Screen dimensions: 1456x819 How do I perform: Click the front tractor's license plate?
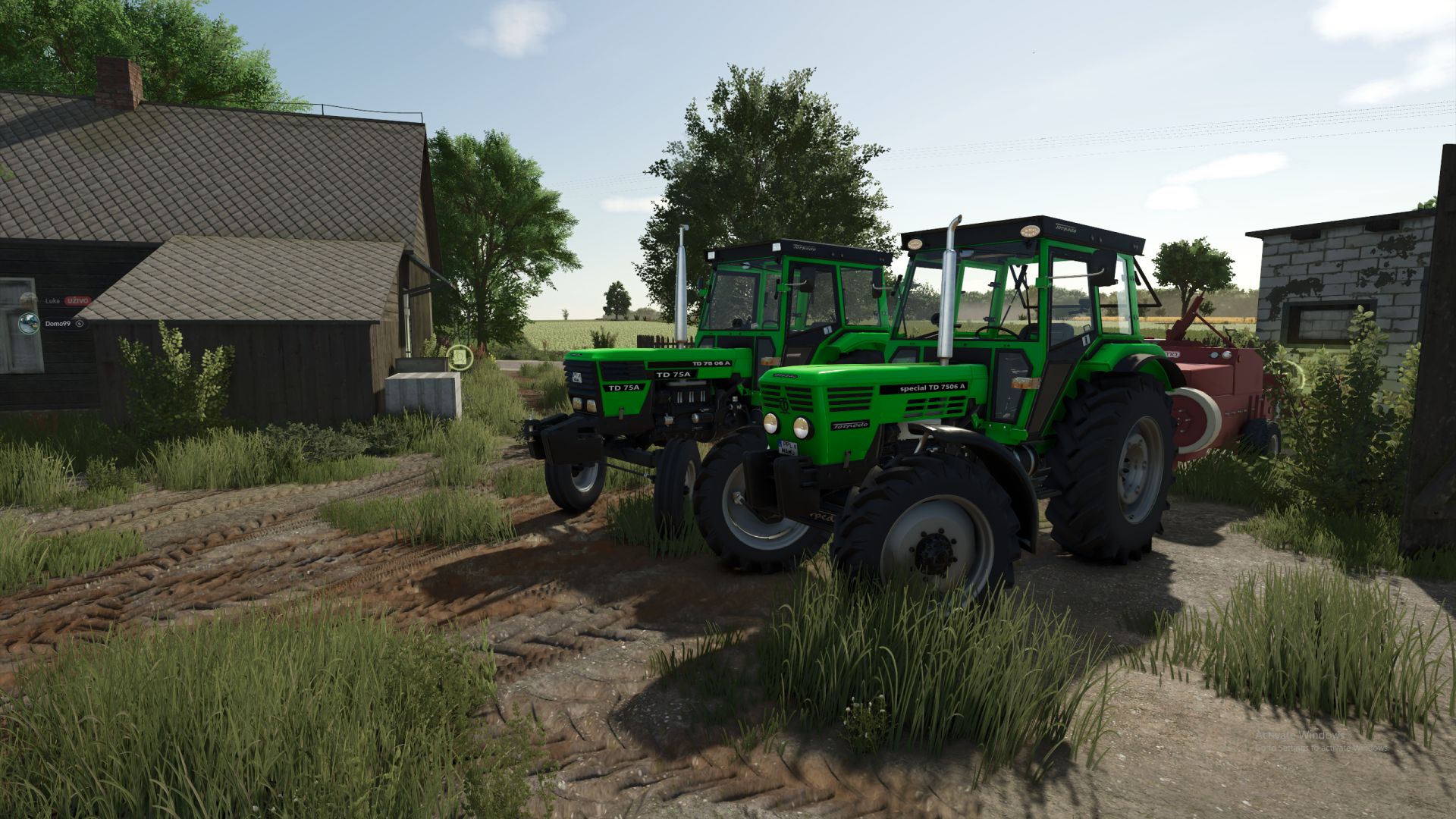(x=789, y=447)
